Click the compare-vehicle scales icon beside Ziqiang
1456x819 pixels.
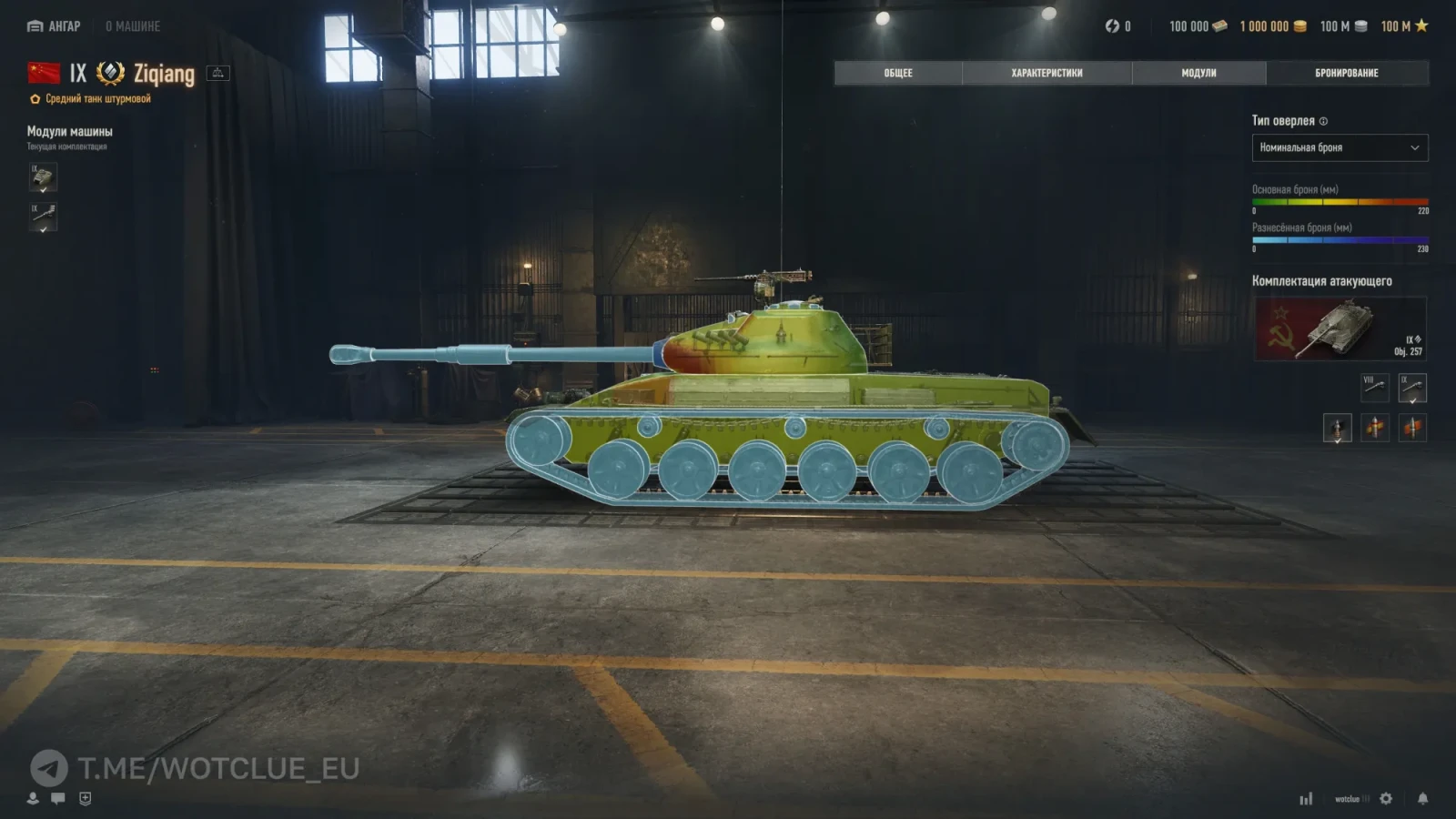tap(218, 73)
